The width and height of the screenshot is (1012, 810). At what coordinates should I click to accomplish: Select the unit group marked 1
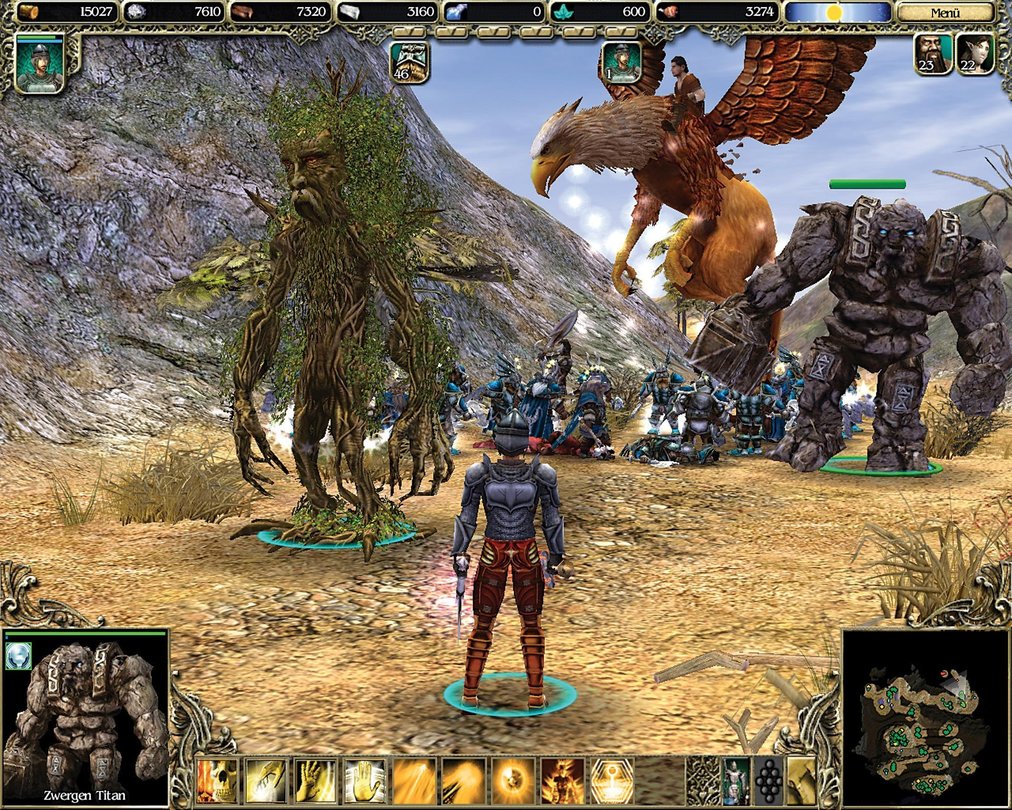coord(621,62)
